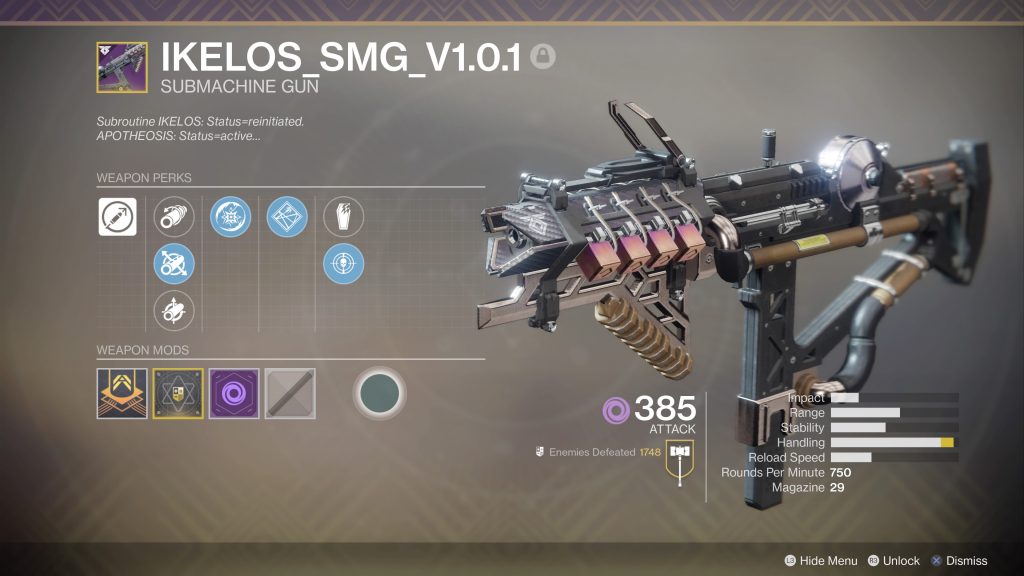Click the IKELOS SMG weapon thumbnail
Viewport: 1024px width, 576px height.
click(122, 67)
